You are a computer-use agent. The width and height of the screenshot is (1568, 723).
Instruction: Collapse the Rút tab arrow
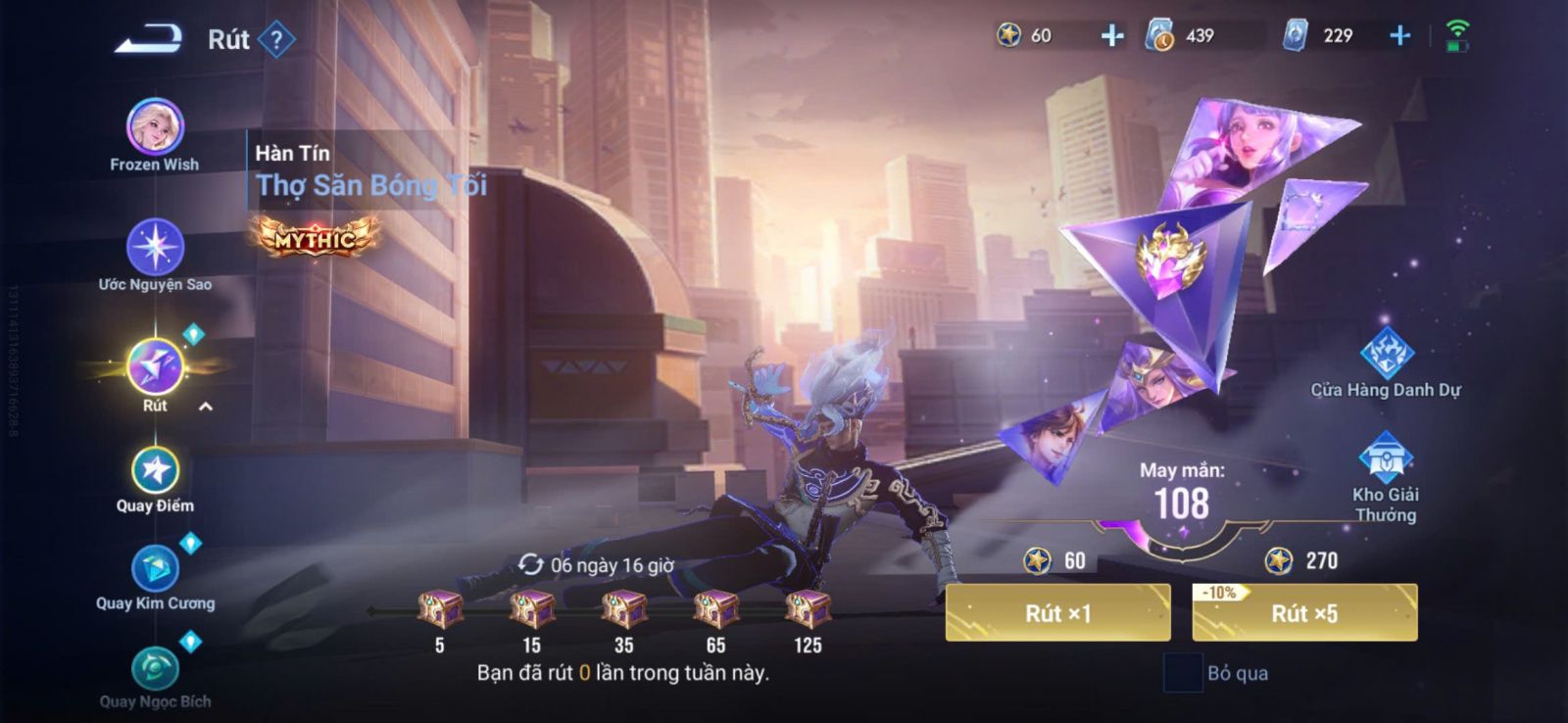pyautogui.click(x=206, y=407)
